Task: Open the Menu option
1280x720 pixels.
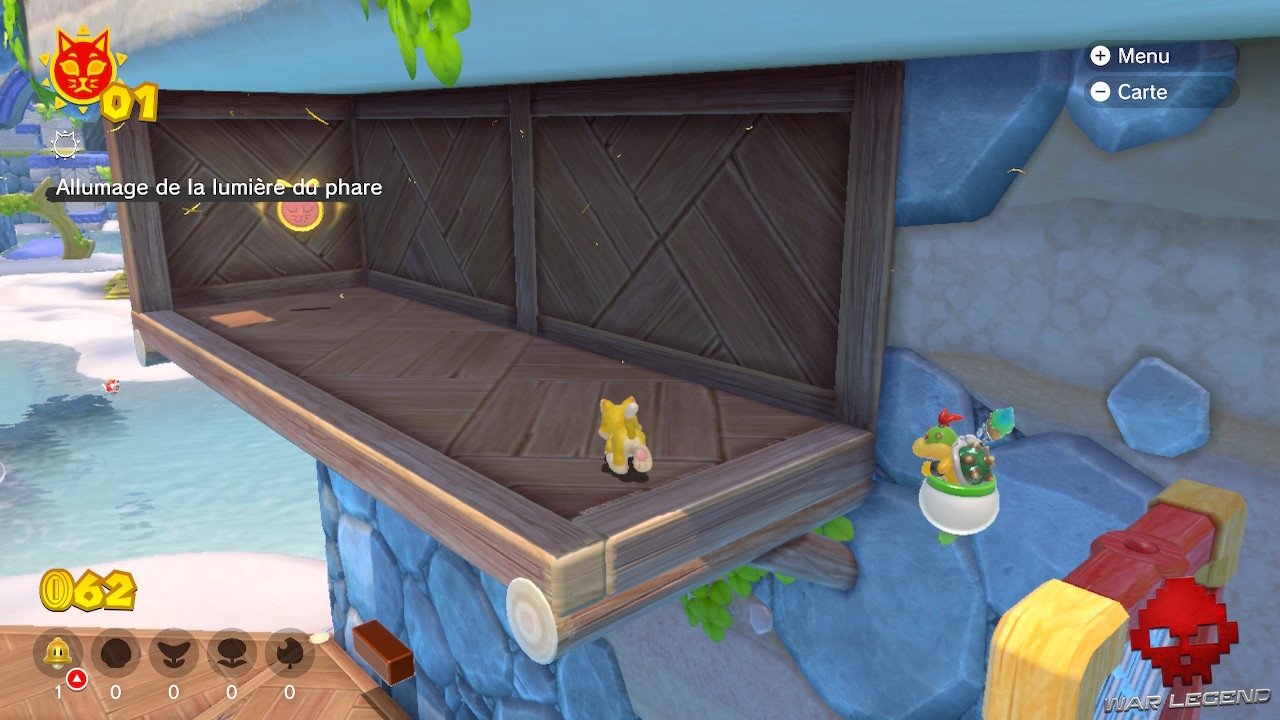Action: (x=1143, y=56)
